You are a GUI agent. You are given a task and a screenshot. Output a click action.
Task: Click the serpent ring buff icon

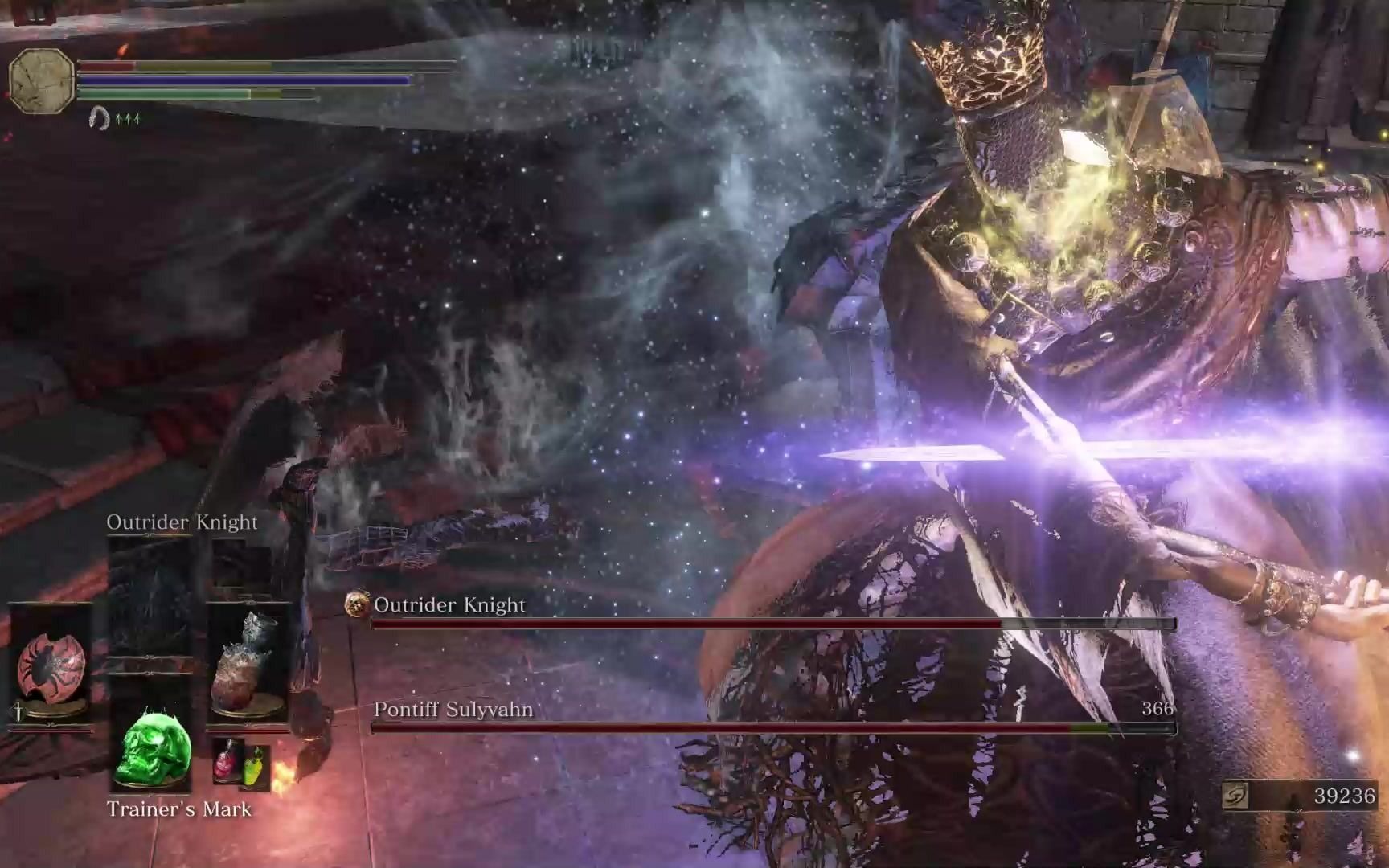tap(99, 118)
